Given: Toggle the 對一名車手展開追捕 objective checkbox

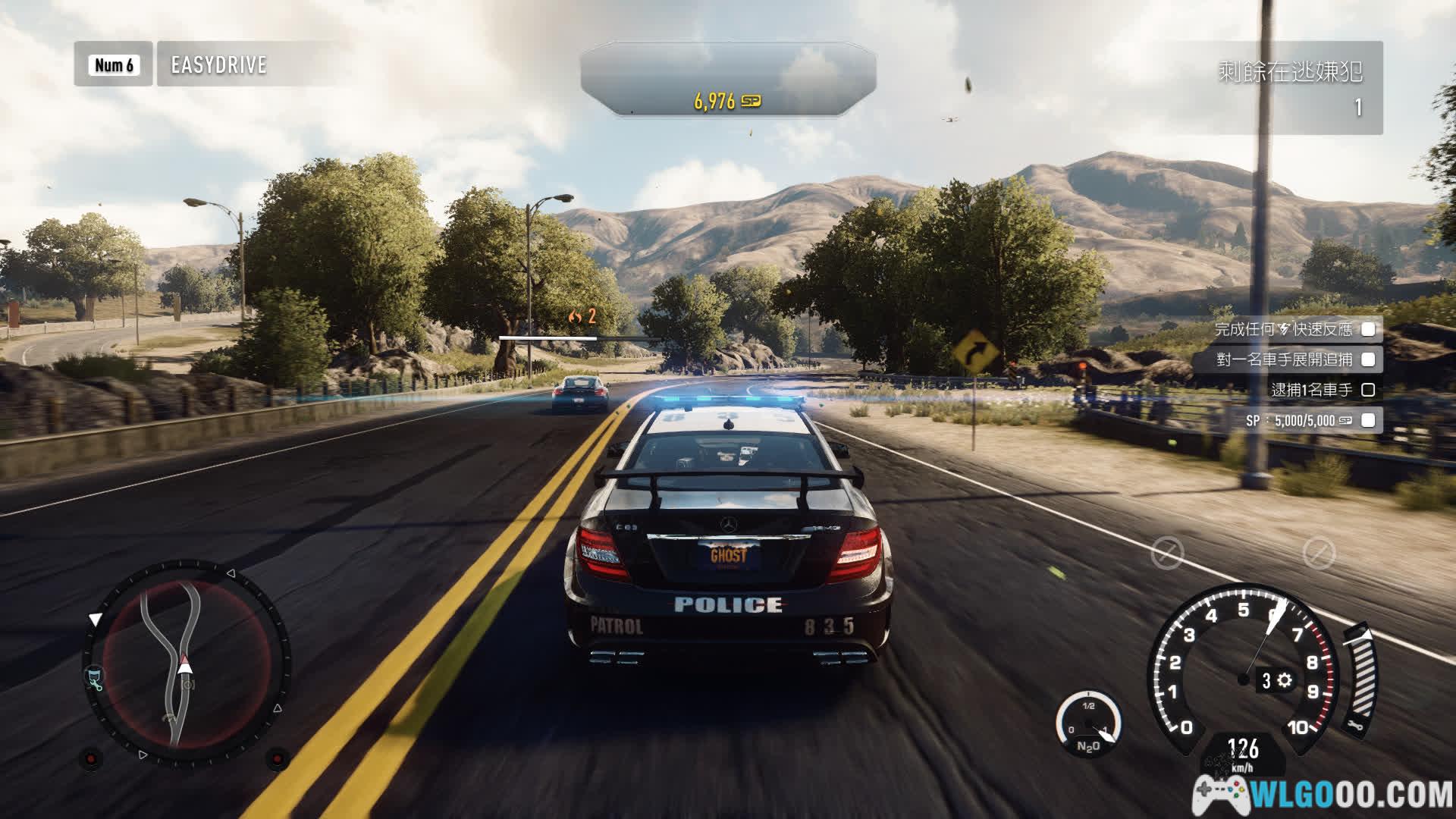Looking at the screenshot, I should point(1368,359).
